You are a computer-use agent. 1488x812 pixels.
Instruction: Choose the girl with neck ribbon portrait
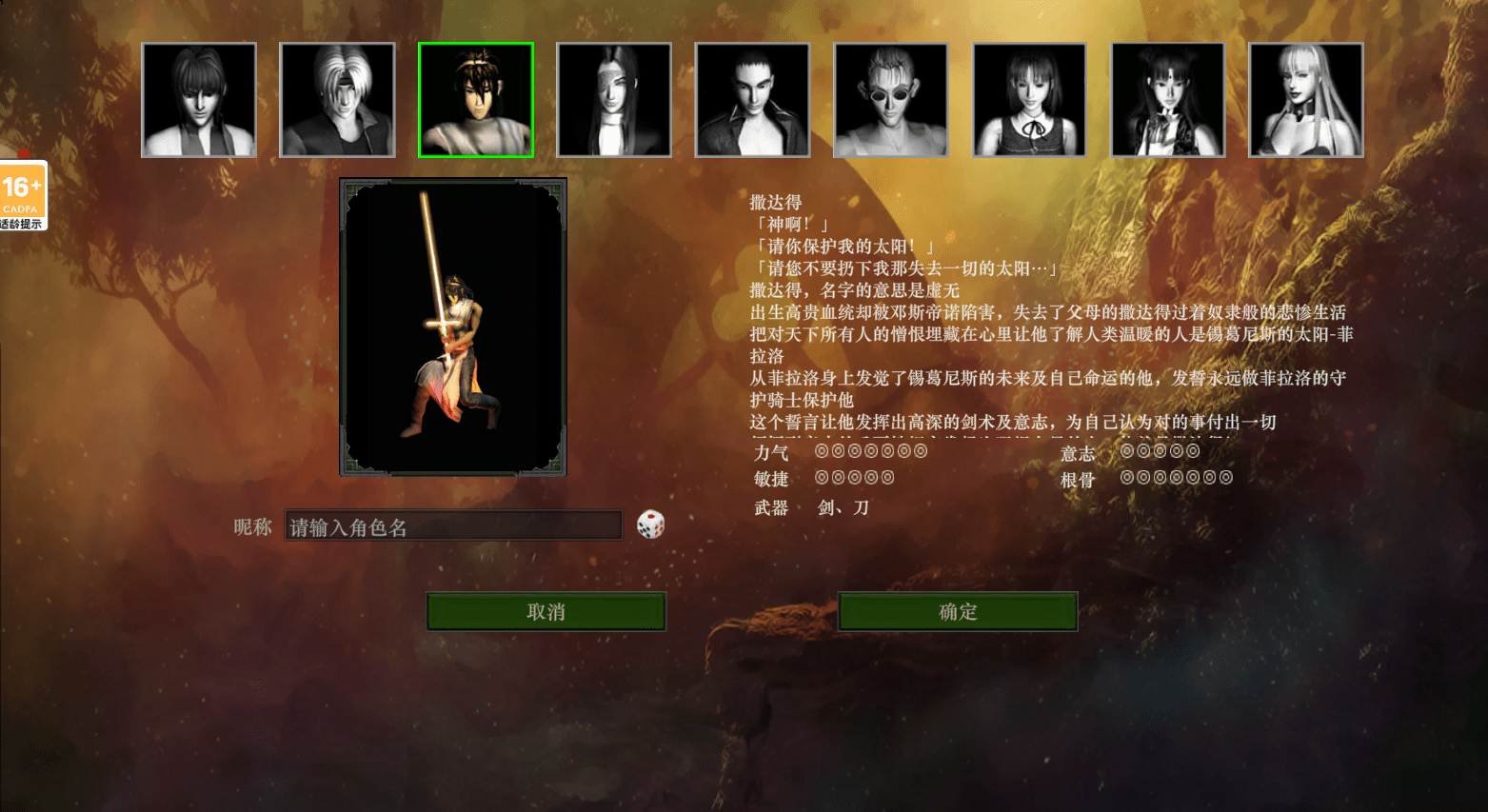(x=1029, y=100)
